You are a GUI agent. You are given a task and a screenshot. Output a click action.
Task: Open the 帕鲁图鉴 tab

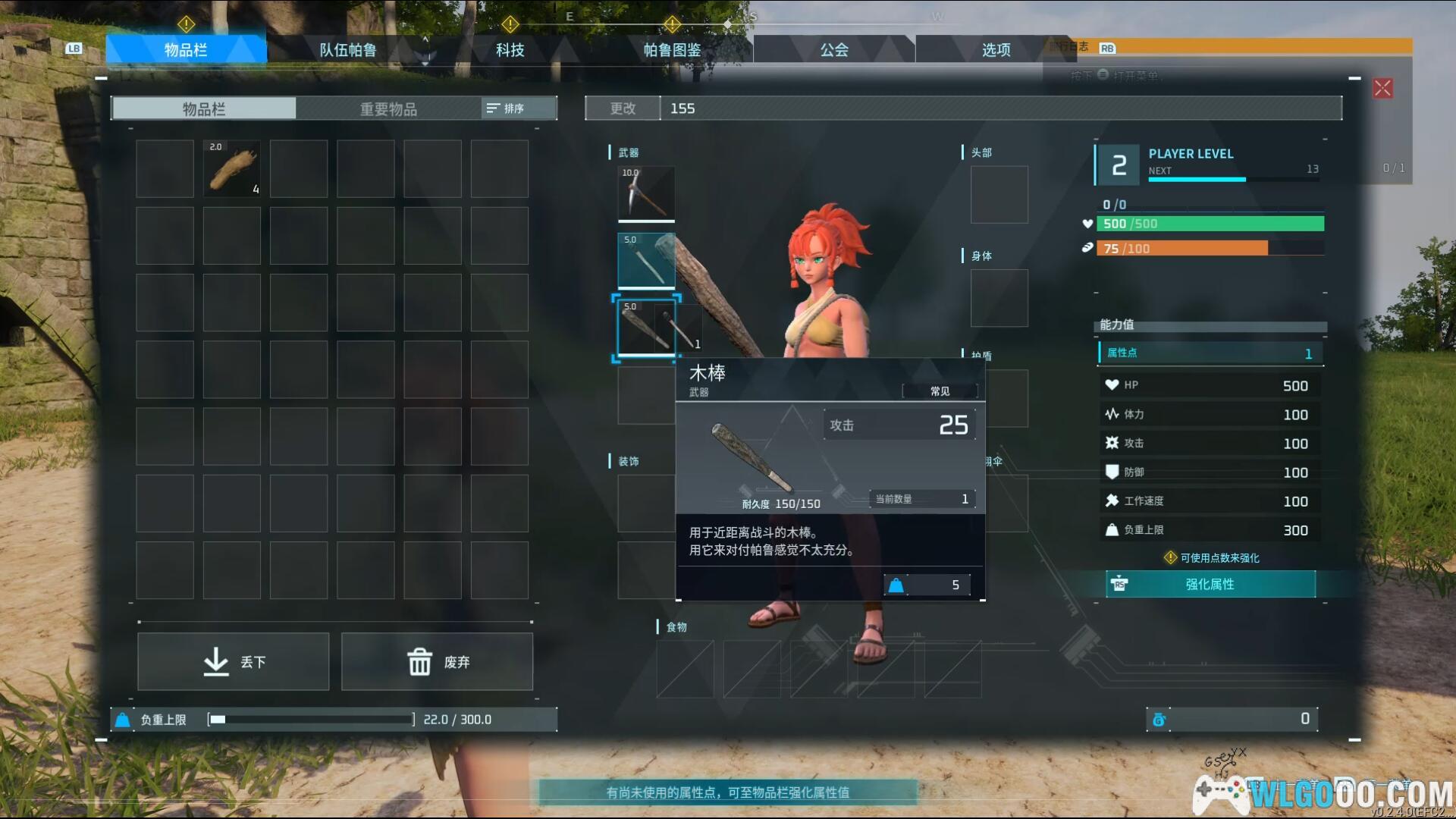coord(672,50)
